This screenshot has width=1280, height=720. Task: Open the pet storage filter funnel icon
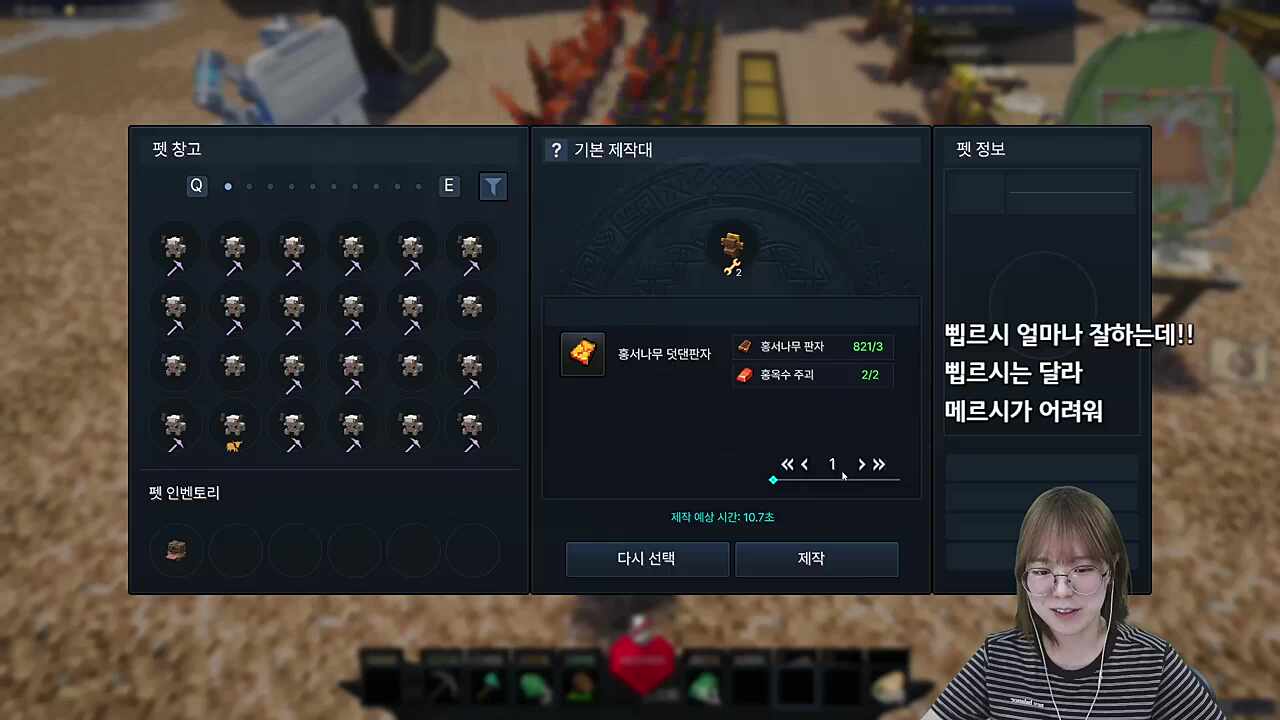click(x=493, y=186)
